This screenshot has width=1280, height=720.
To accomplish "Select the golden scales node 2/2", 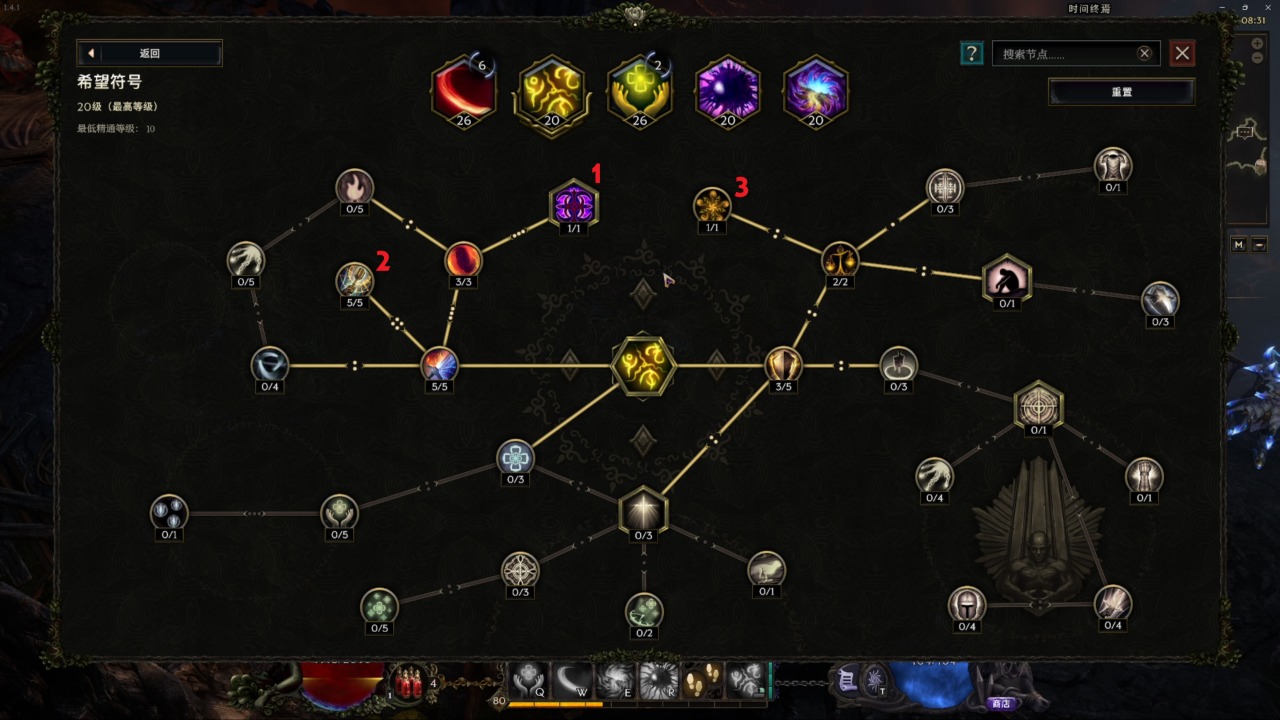I will (x=840, y=260).
